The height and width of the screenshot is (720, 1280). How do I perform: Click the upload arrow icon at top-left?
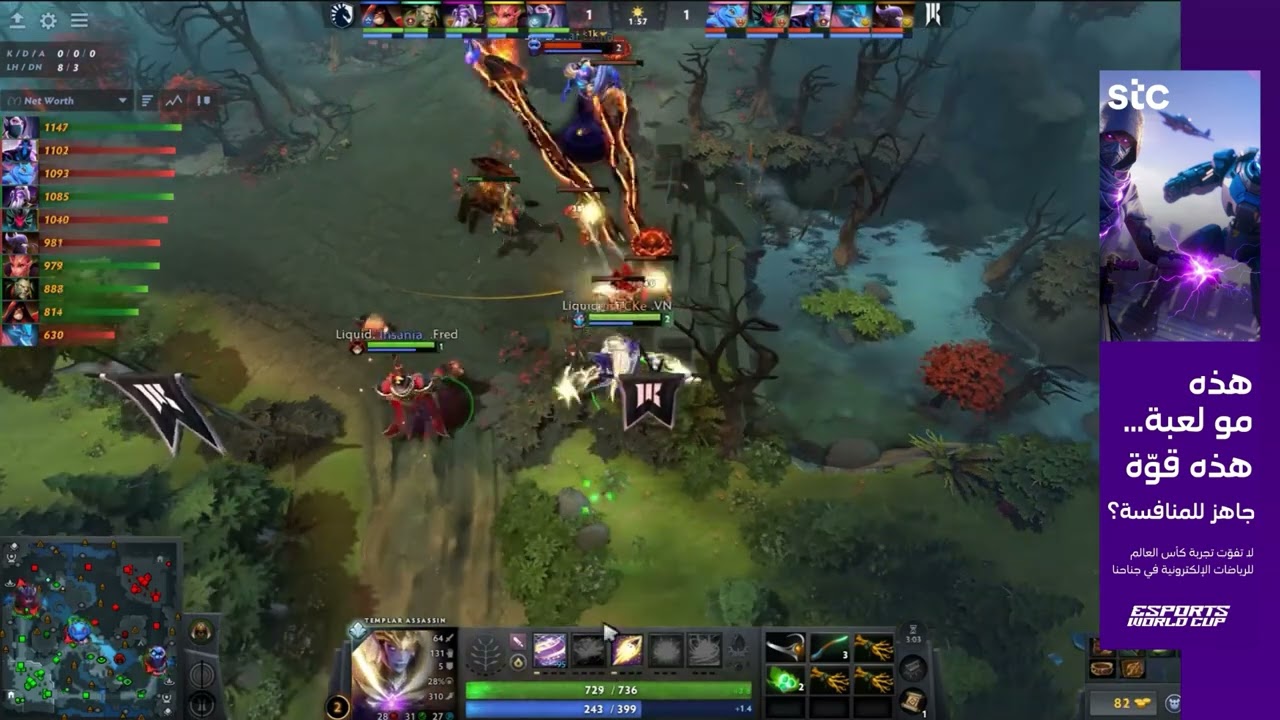17,20
